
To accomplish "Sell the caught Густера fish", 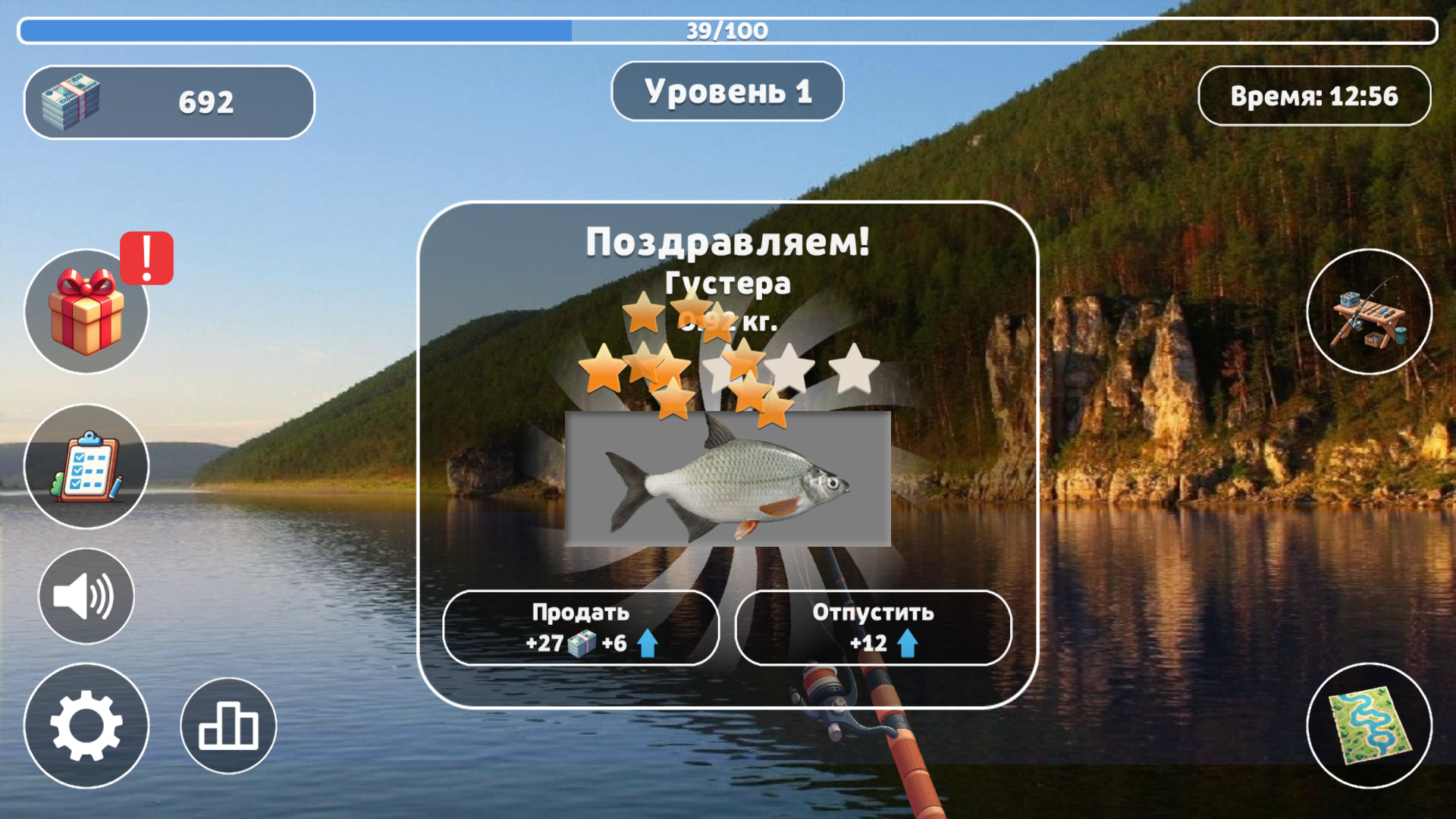I will (580, 627).
